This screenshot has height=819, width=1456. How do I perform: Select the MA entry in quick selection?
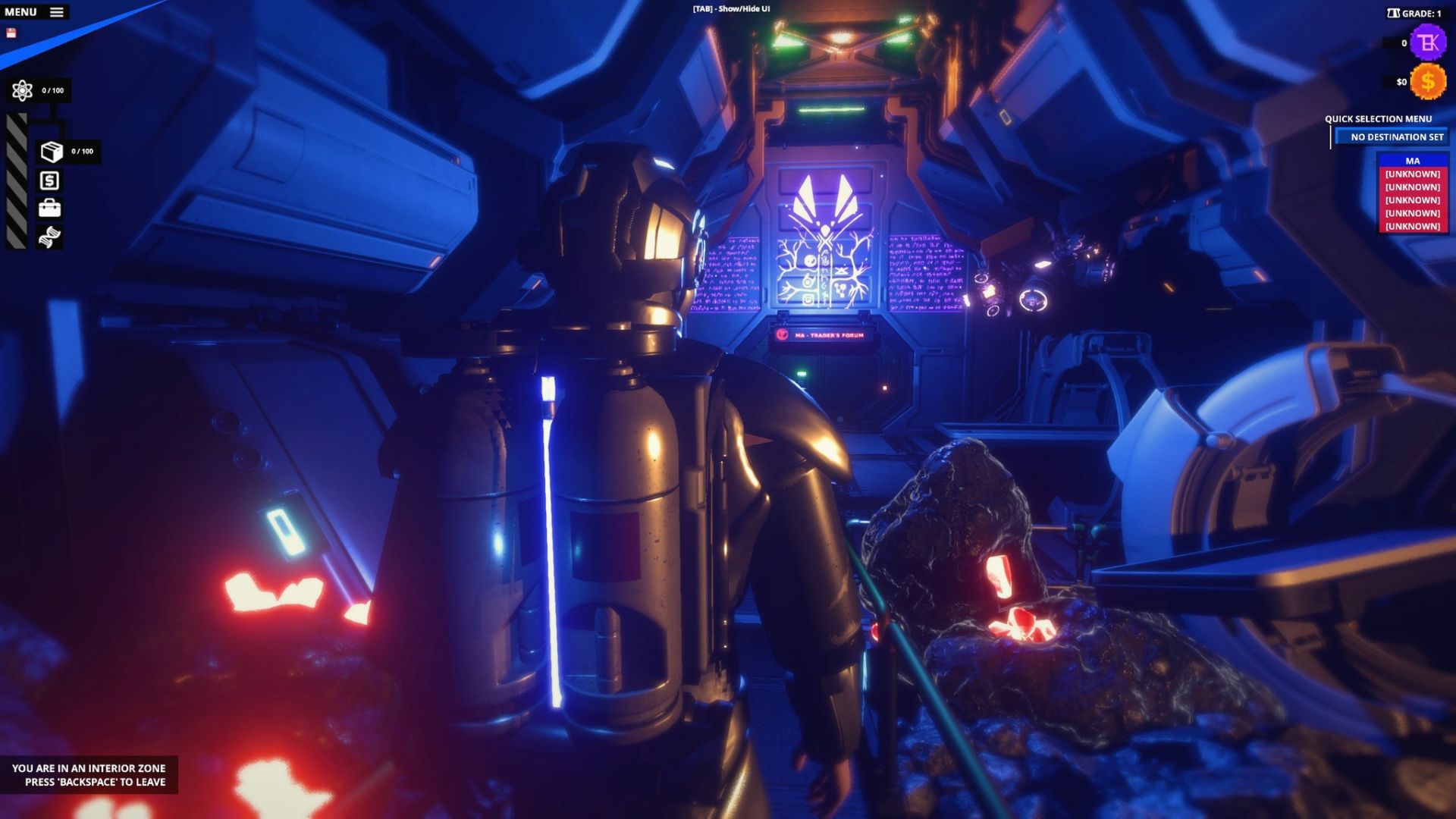pyautogui.click(x=1412, y=161)
